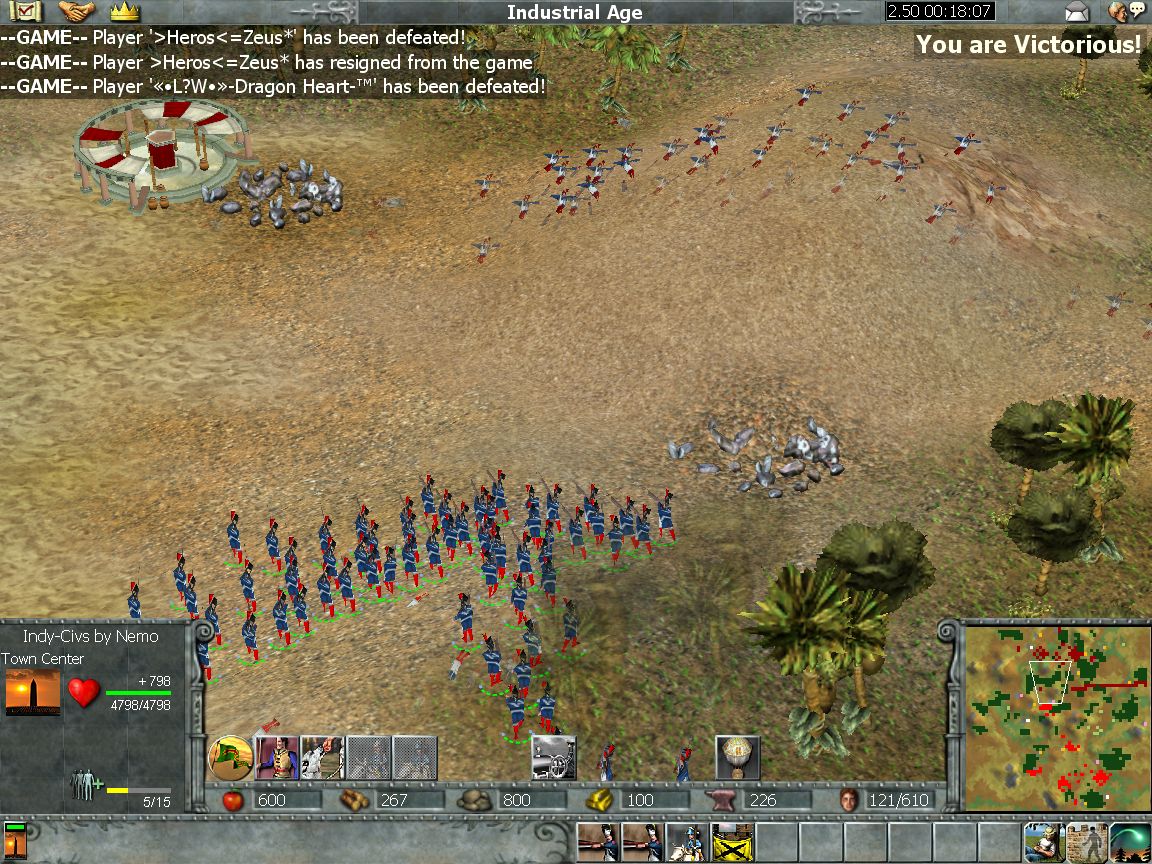Click the cannon icon above the resource bar
This screenshot has height=864, width=1152.
[x=553, y=757]
